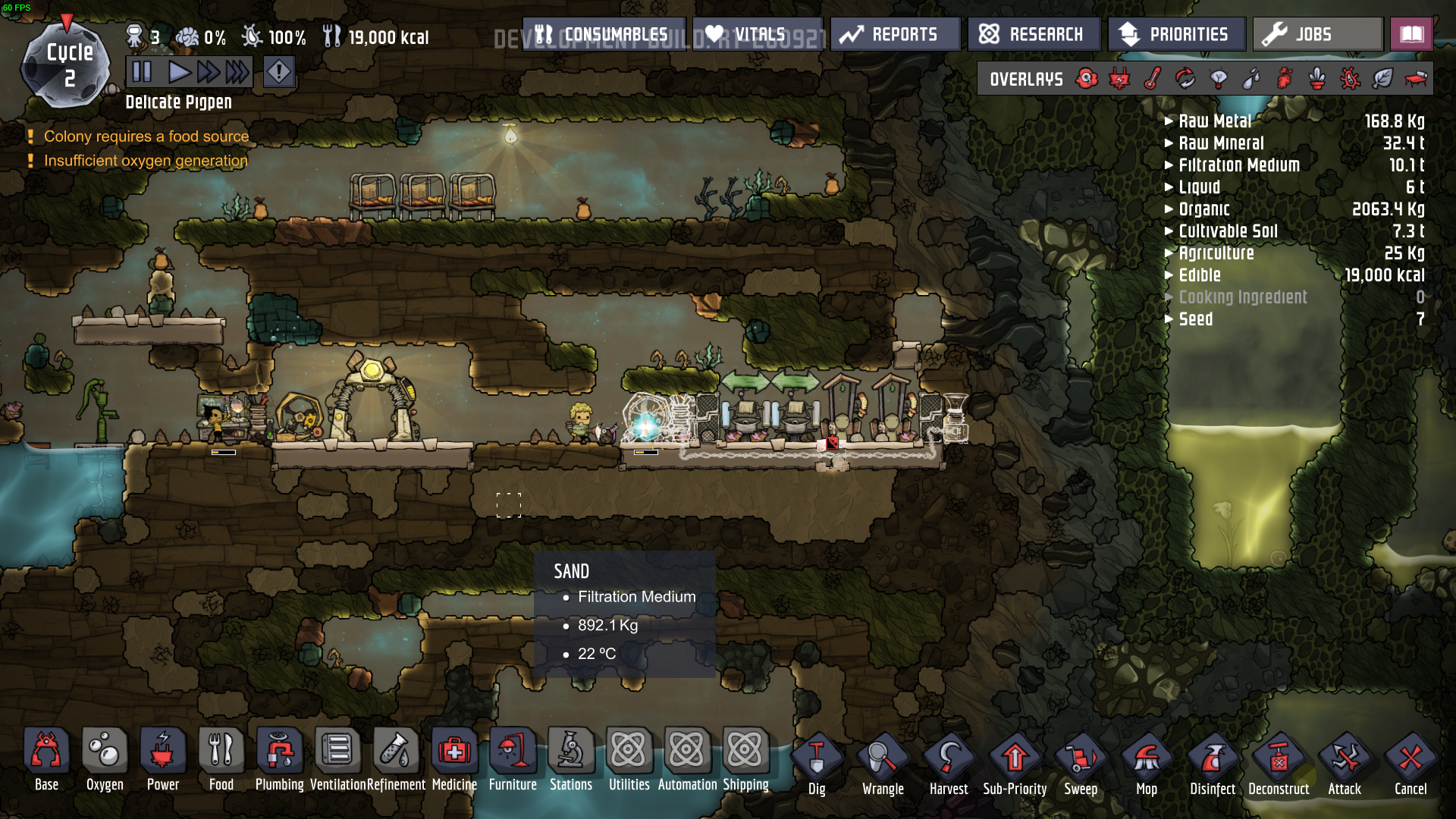Image resolution: width=1456 pixels, height=819 pixels.
Task: Open the Plumbing build category
Action: click(x=279, y=760)
